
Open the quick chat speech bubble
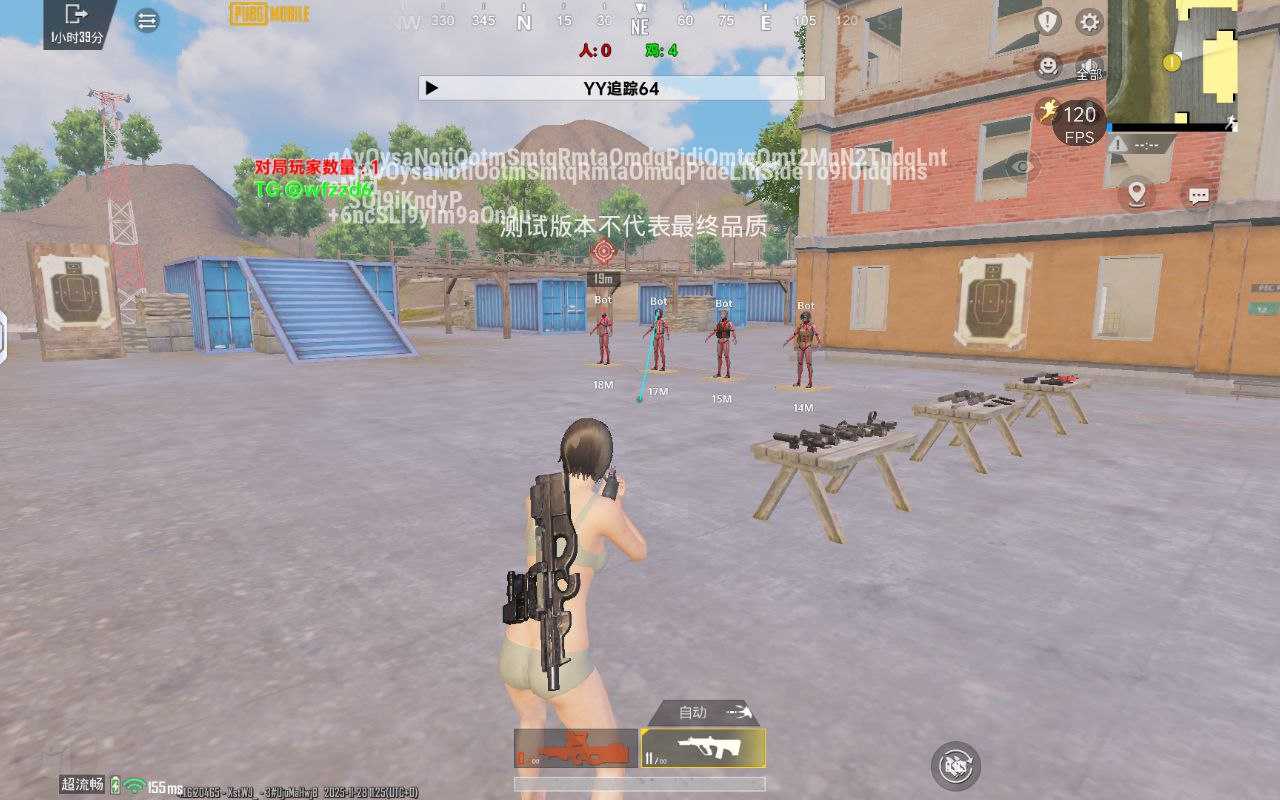point(1199,195)
